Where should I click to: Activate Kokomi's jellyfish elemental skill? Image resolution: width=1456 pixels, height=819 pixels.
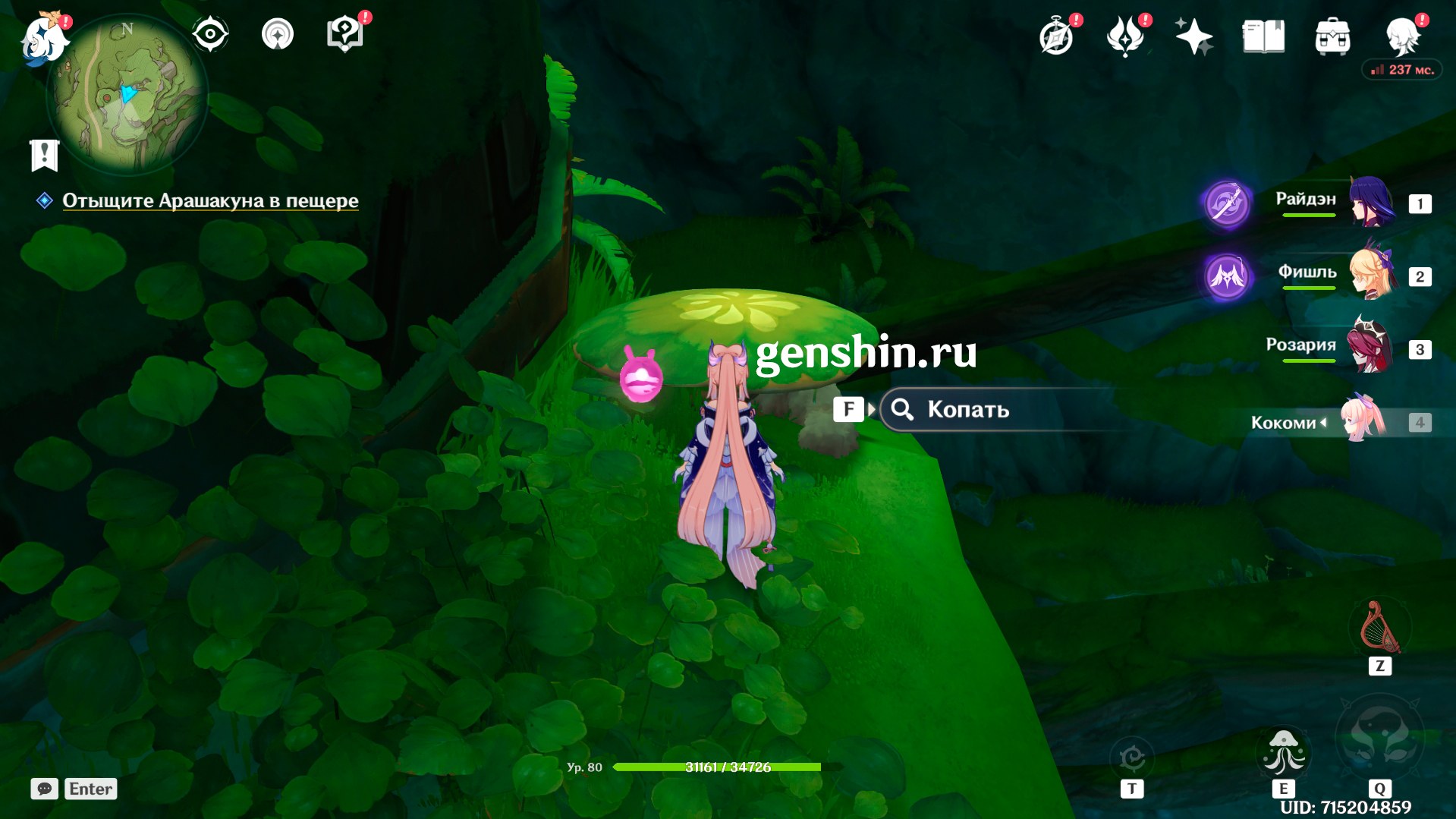pyautogui.click(x=1284, y=753)
